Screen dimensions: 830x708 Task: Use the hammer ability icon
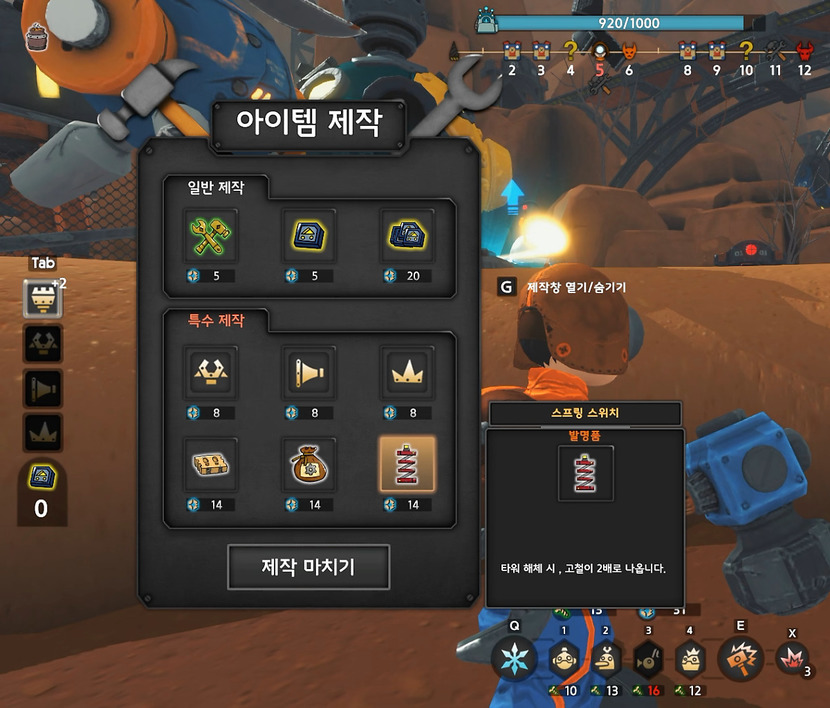740,658
